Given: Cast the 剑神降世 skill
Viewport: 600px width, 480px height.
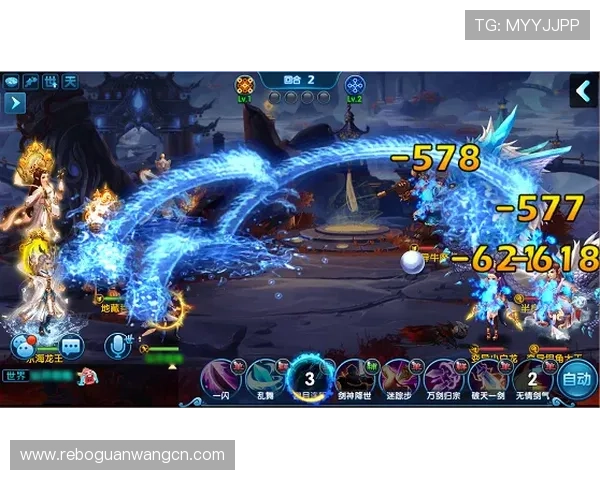Looking at the screenshot, I should point(354,378).
